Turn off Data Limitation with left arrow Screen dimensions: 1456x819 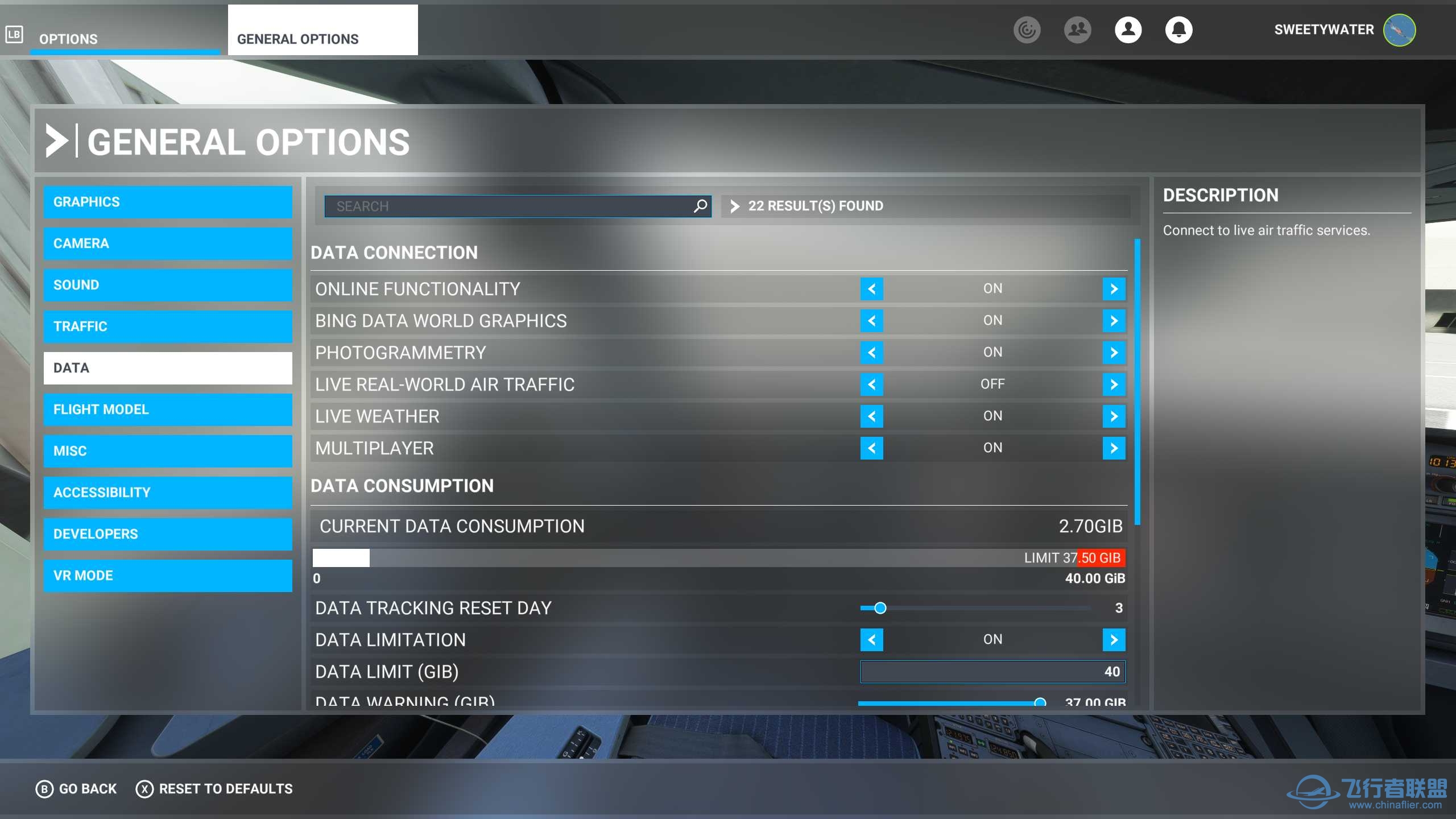point(871,640)
